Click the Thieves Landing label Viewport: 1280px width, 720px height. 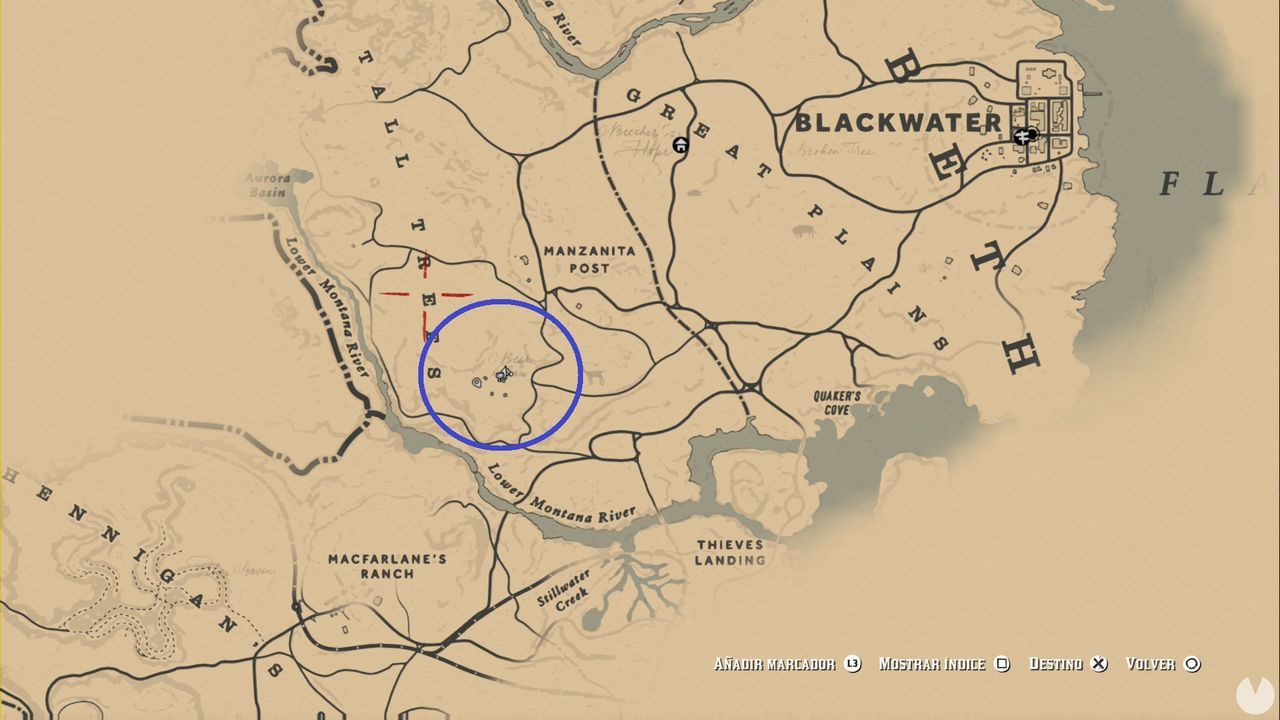click(731, 553)
